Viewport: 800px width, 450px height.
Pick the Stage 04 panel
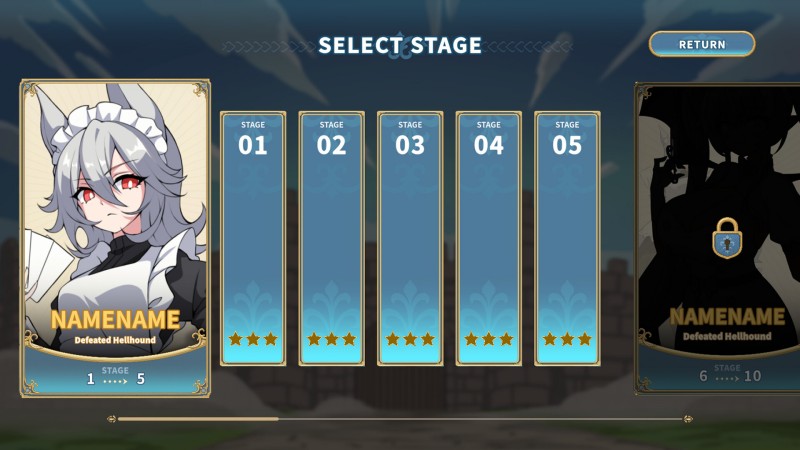(489, 238)
